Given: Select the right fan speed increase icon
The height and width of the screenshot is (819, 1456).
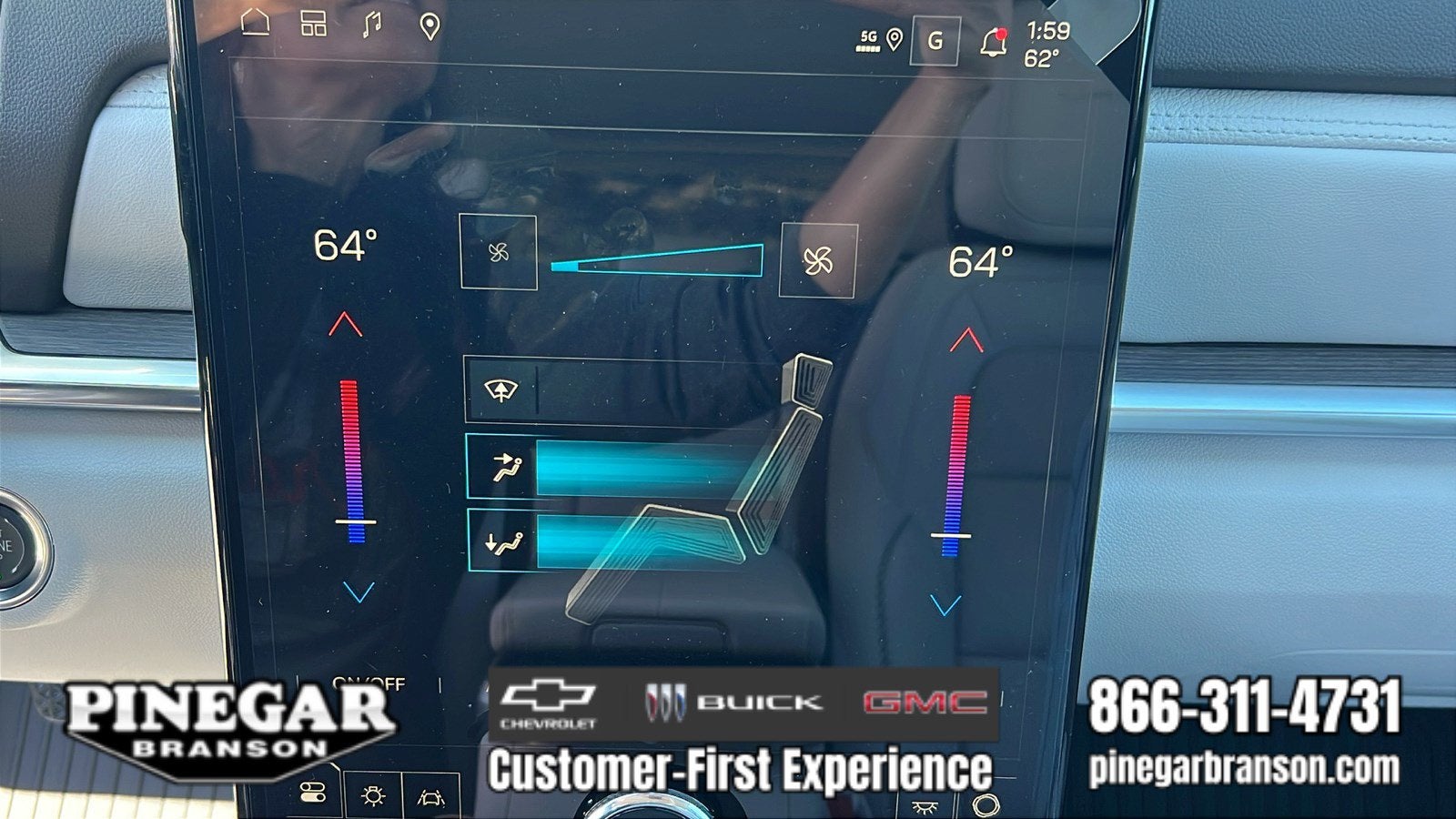Looking at the screenshot, I should 820,260.
